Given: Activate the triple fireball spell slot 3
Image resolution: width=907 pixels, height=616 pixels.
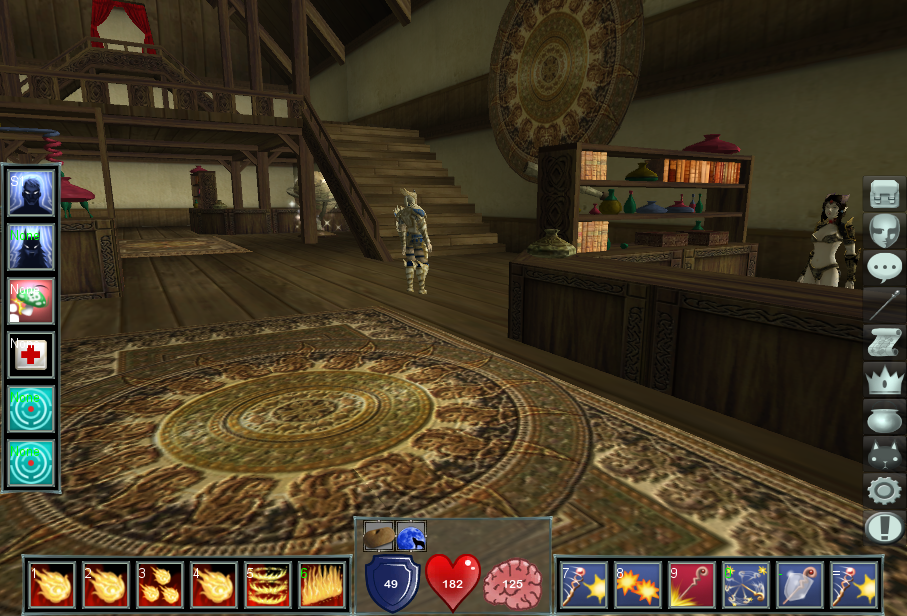Looking at the screenshot, I should pyautogui.click(x=159, y=585).
